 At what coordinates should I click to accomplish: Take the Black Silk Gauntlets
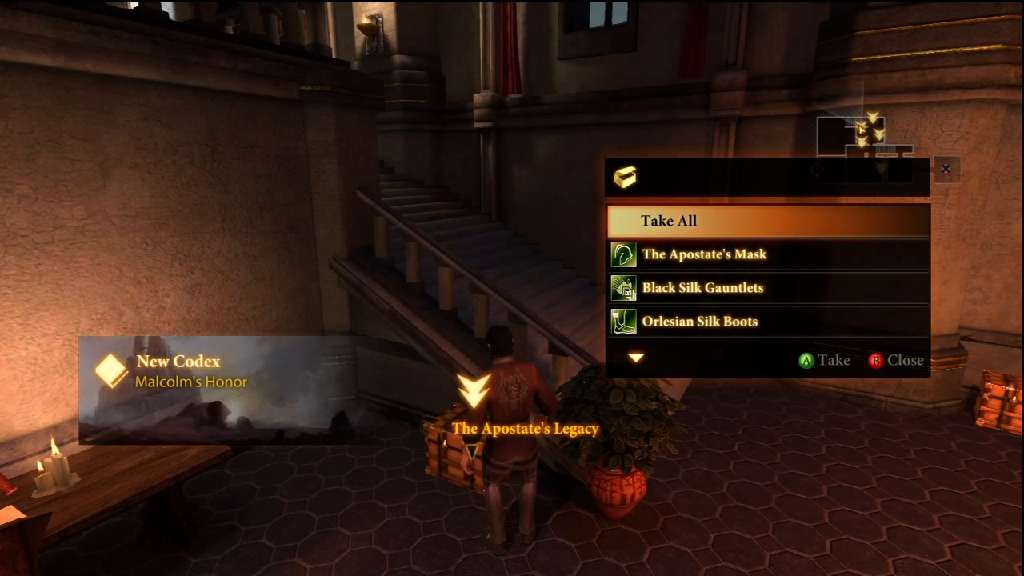[767, 288]
